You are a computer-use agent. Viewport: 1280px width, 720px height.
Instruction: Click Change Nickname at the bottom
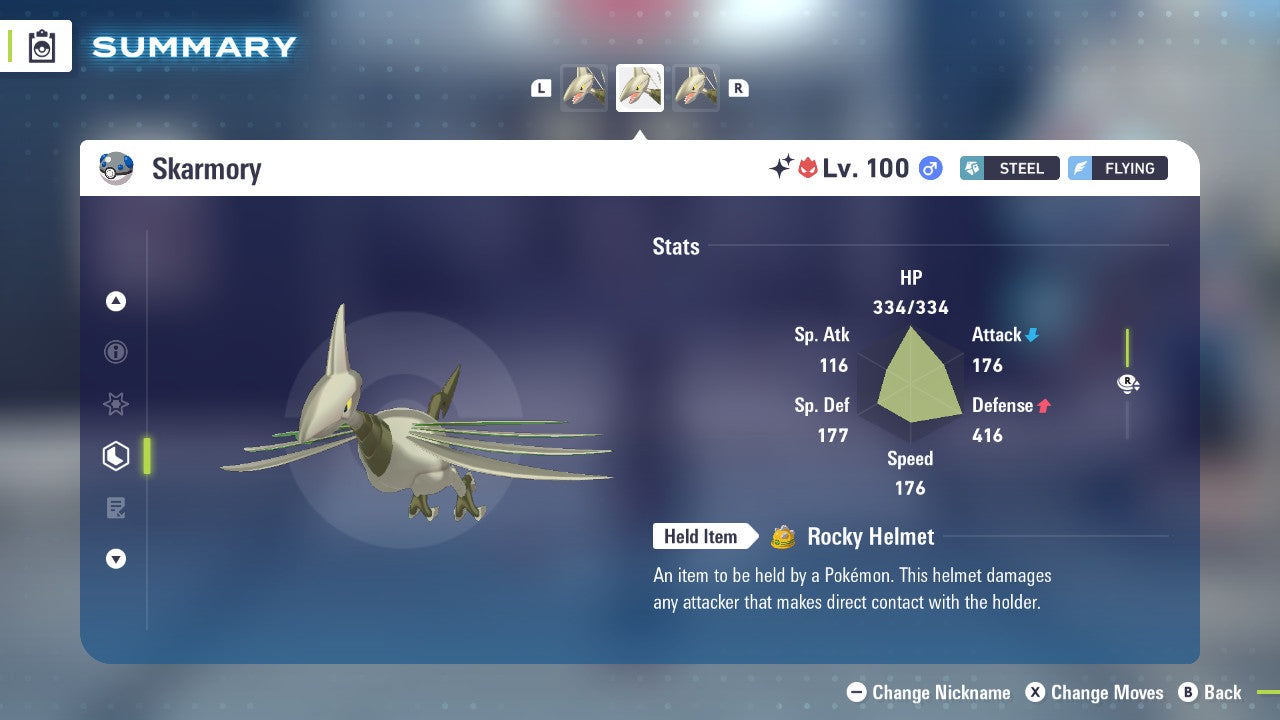point(931,692)
